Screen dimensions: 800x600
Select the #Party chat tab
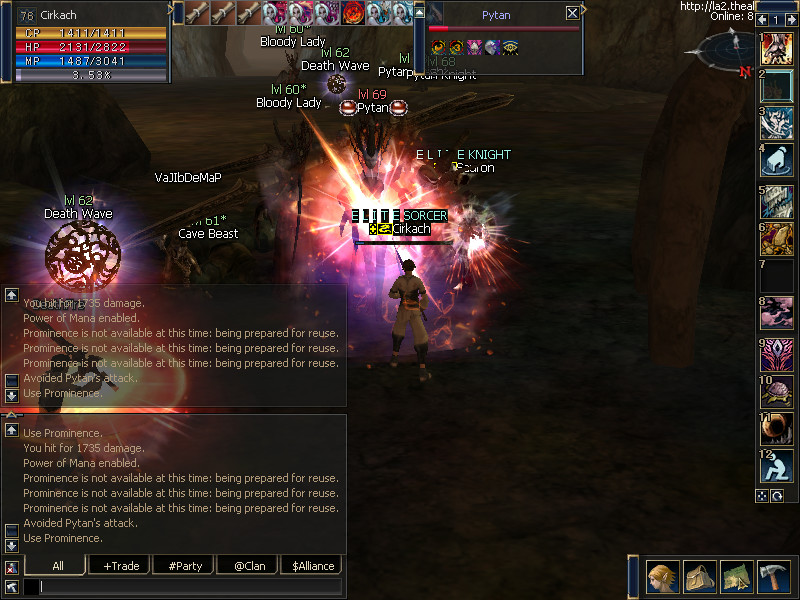[x=185, y=566]
